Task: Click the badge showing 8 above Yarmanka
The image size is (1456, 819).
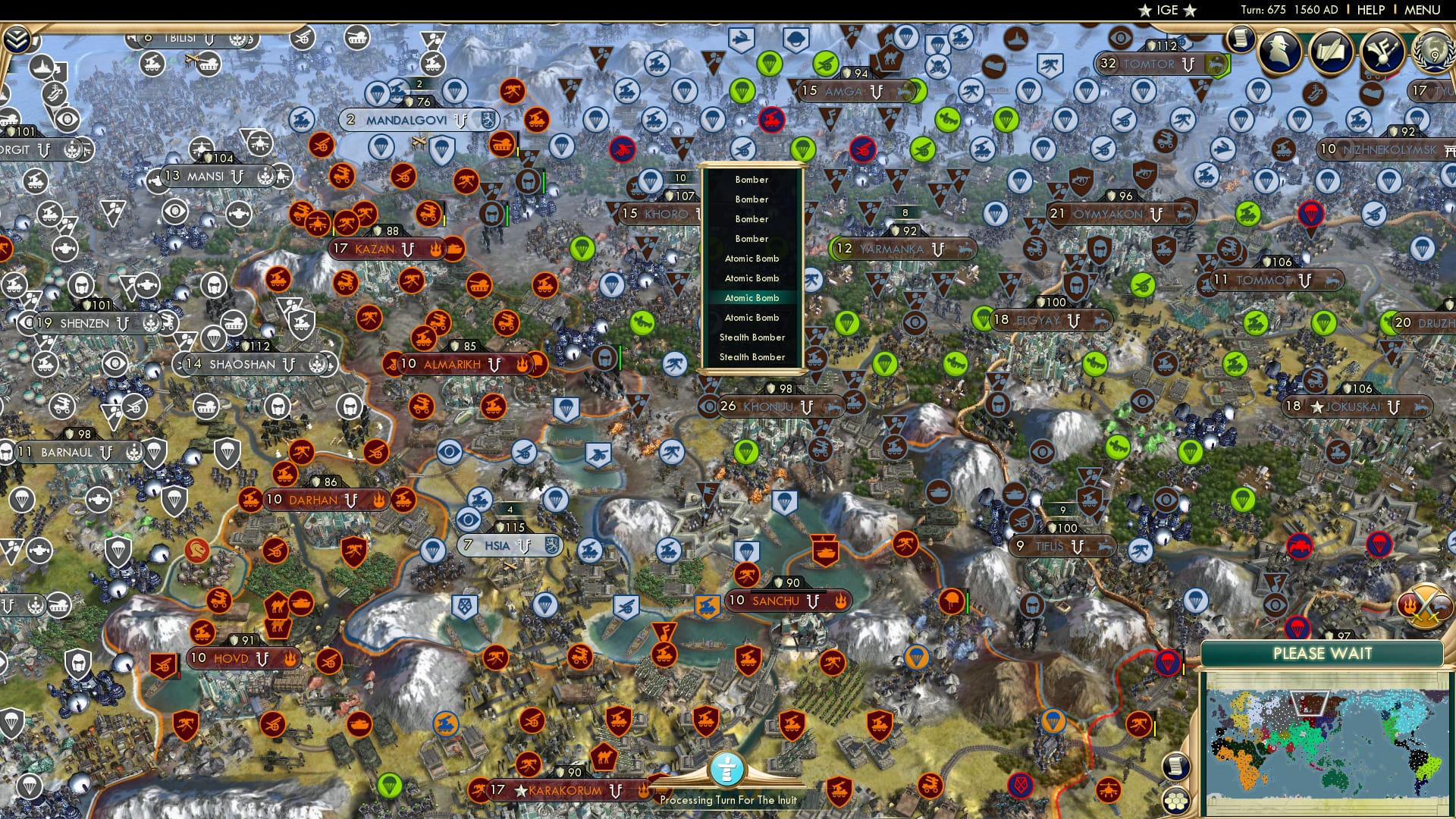Action: [905, 211]
